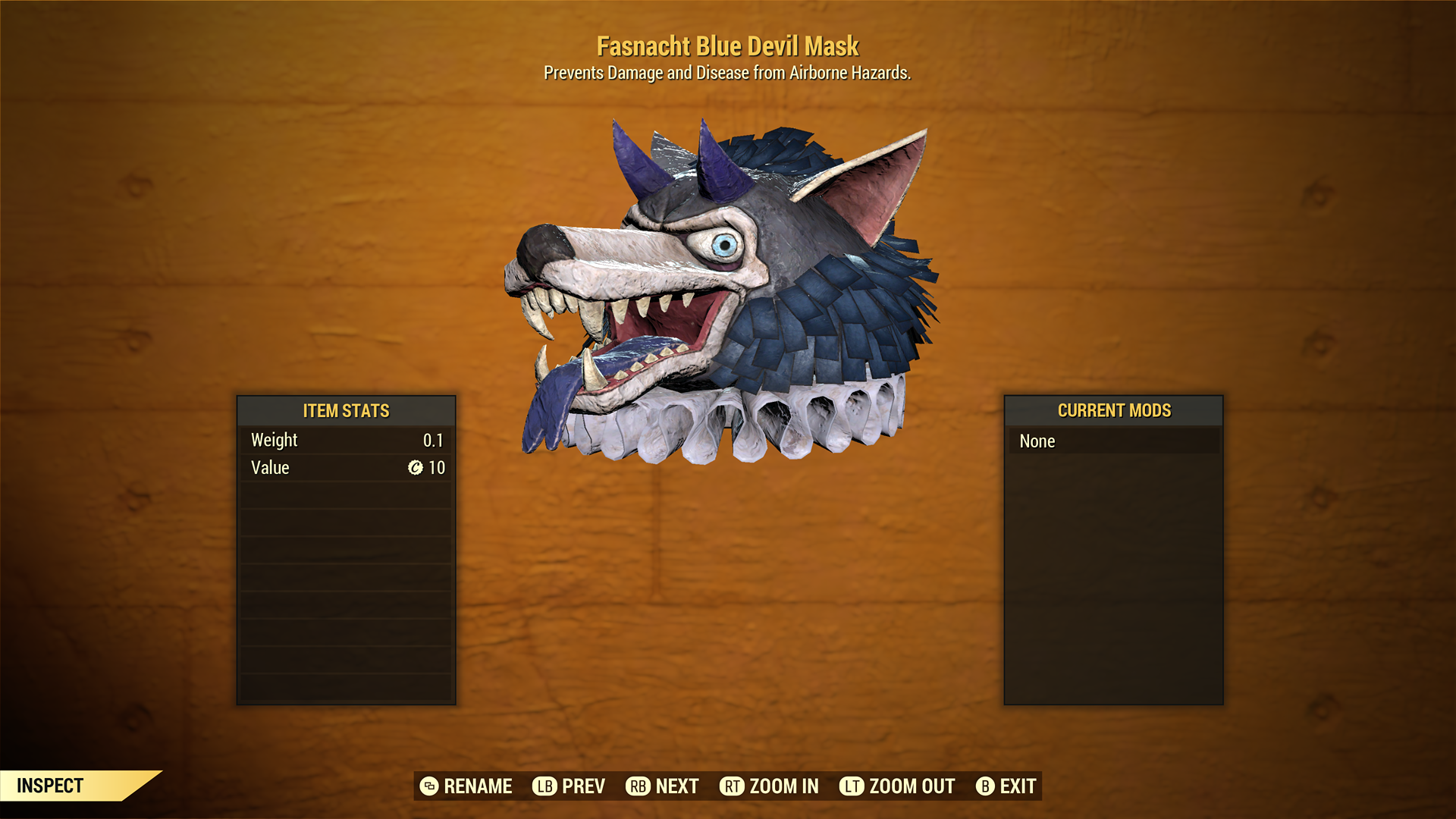Click the ITEM STATS panel header
The image size is (1456, 819).
click(345, 411)
